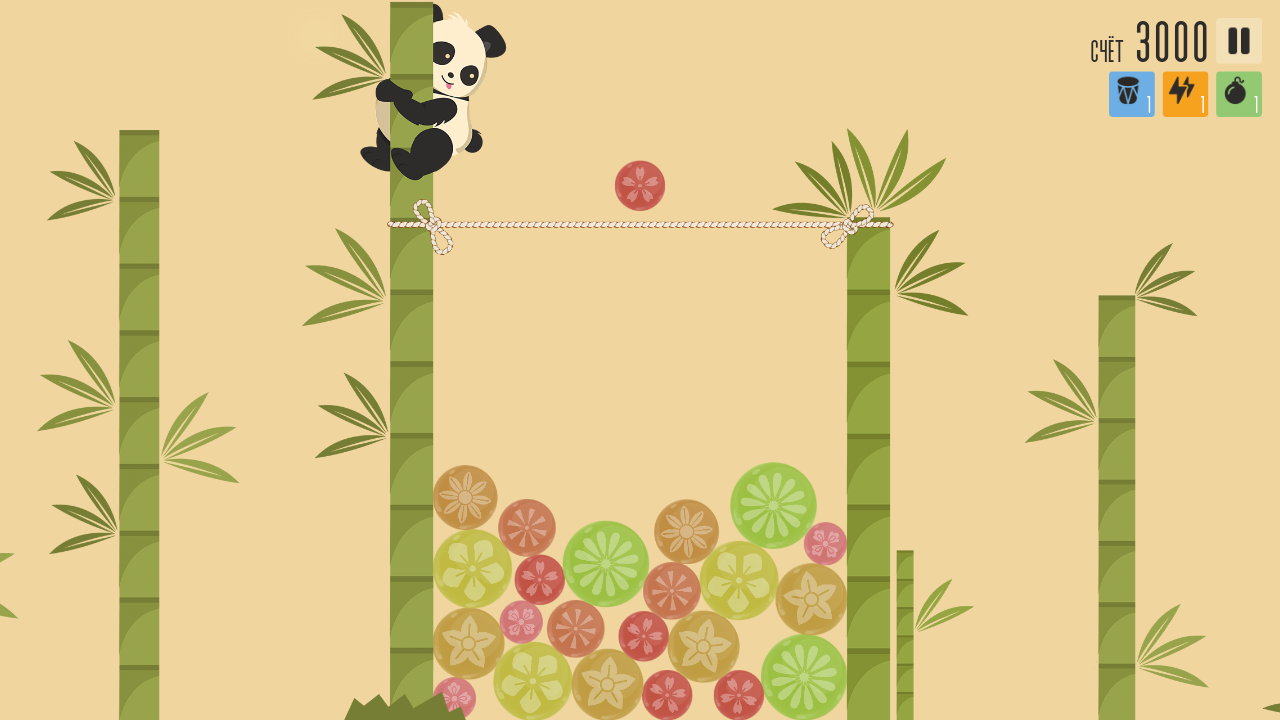This screenshot has width=1280, height=720.
Task: Trigger the green bomb power-up
Action: point(1238,93)
